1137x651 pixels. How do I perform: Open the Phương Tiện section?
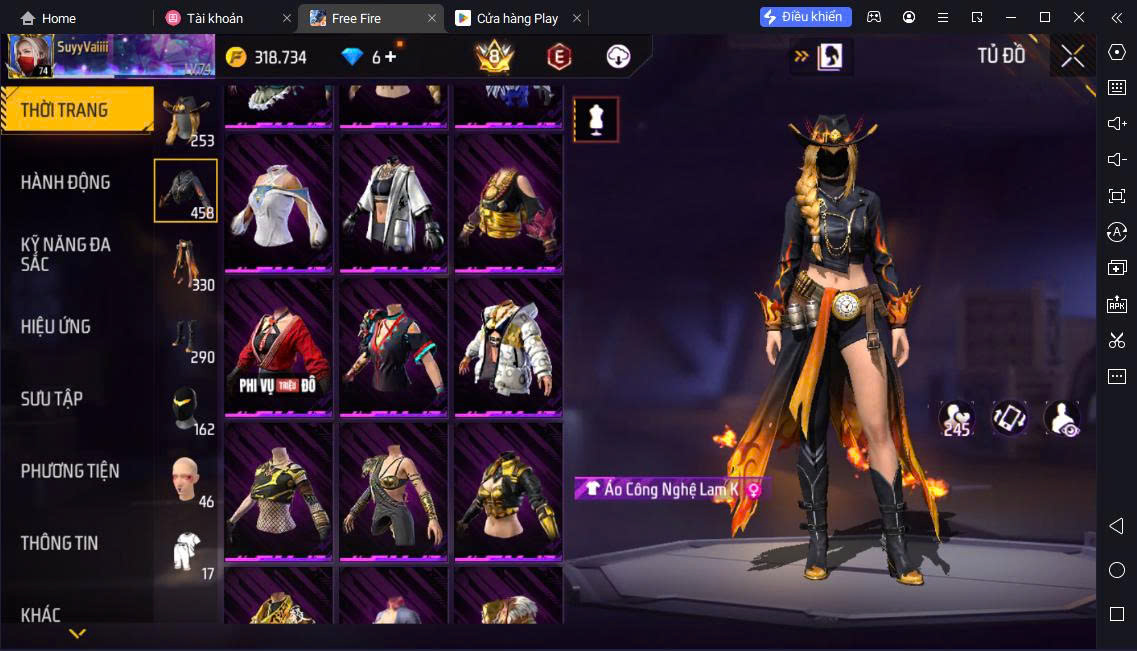[70, 471]
